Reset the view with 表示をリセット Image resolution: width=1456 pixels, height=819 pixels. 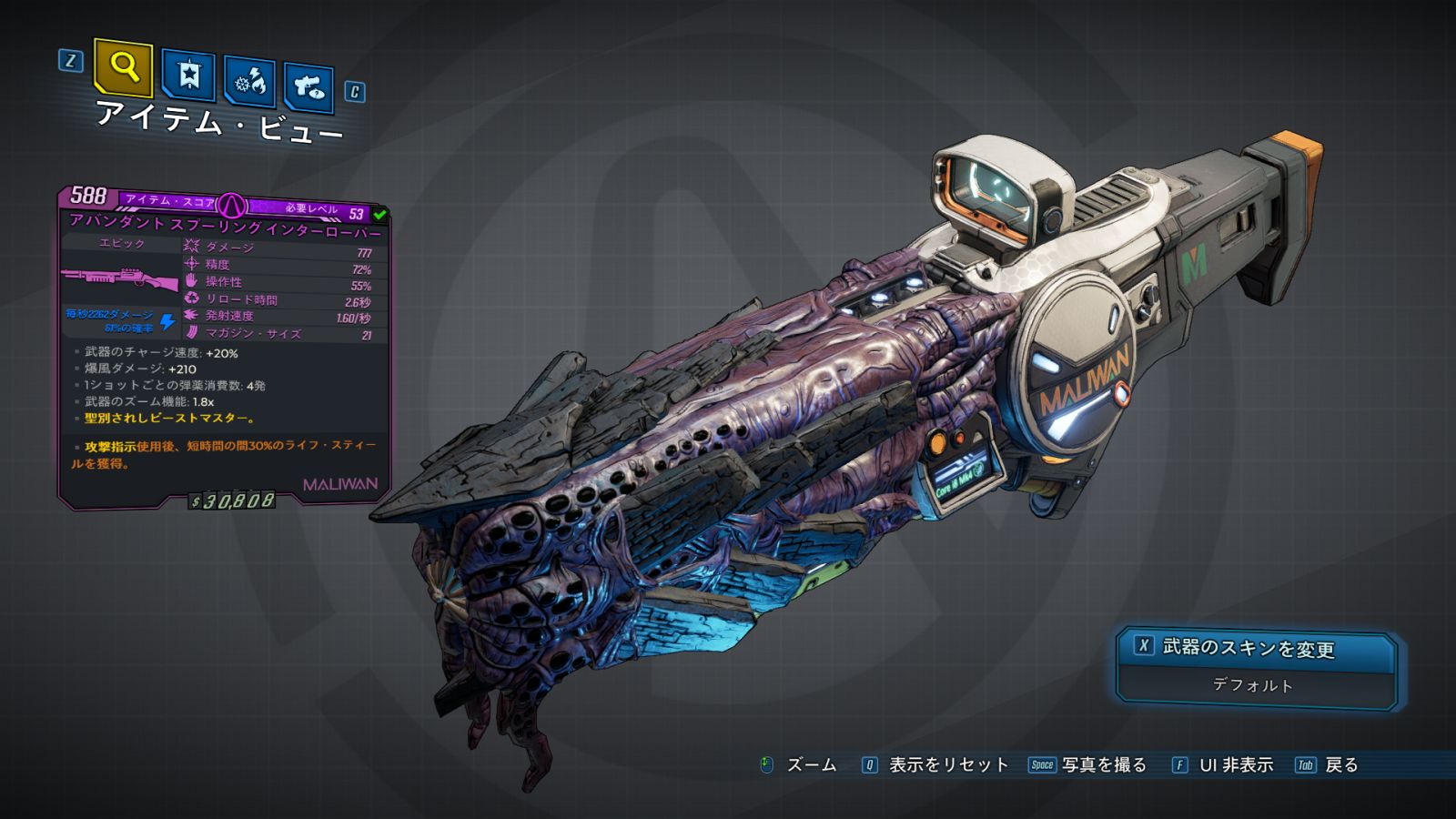[947, 765]
